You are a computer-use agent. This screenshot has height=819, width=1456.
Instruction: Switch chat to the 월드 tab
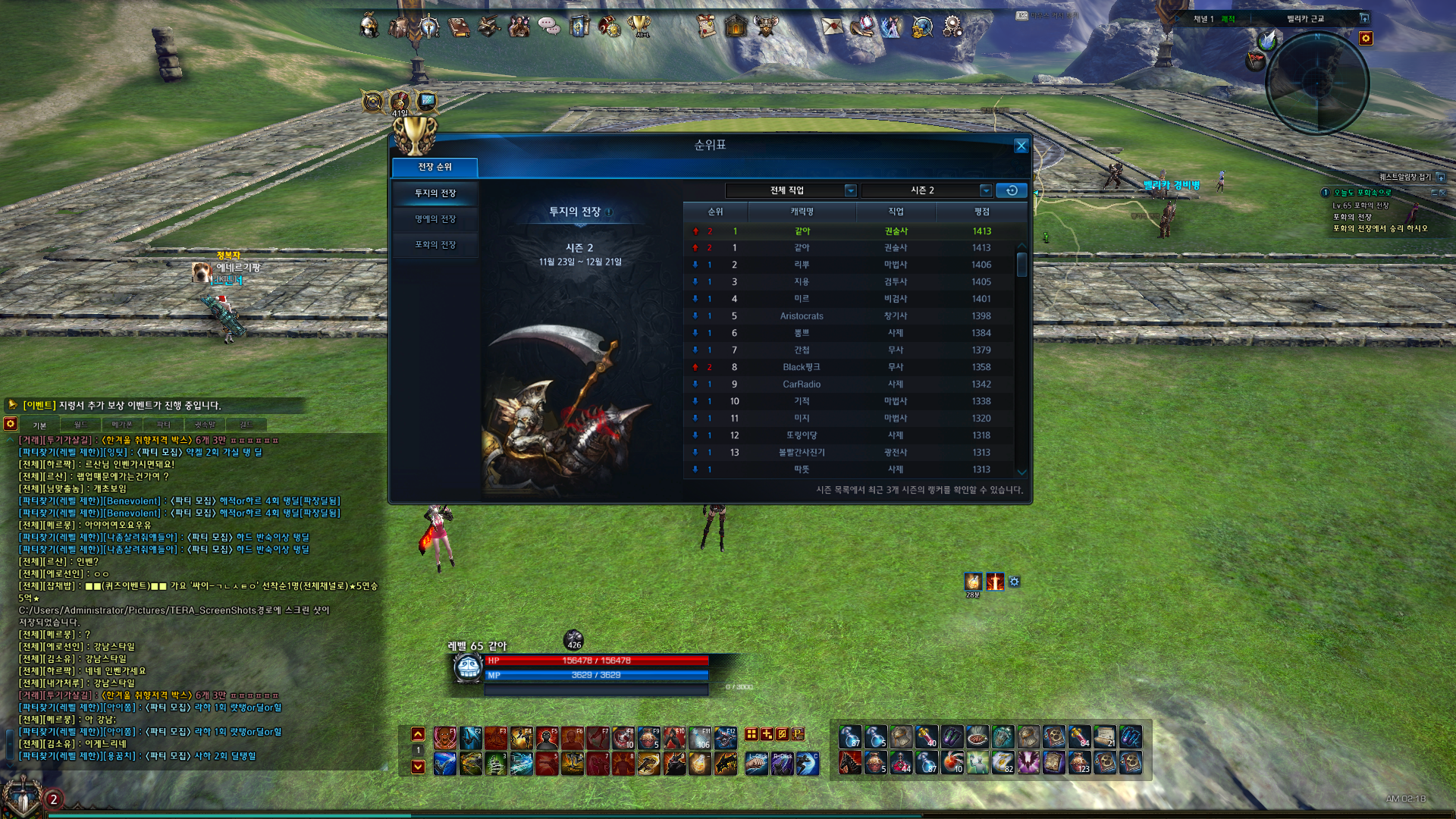click(x=81, y=425)
